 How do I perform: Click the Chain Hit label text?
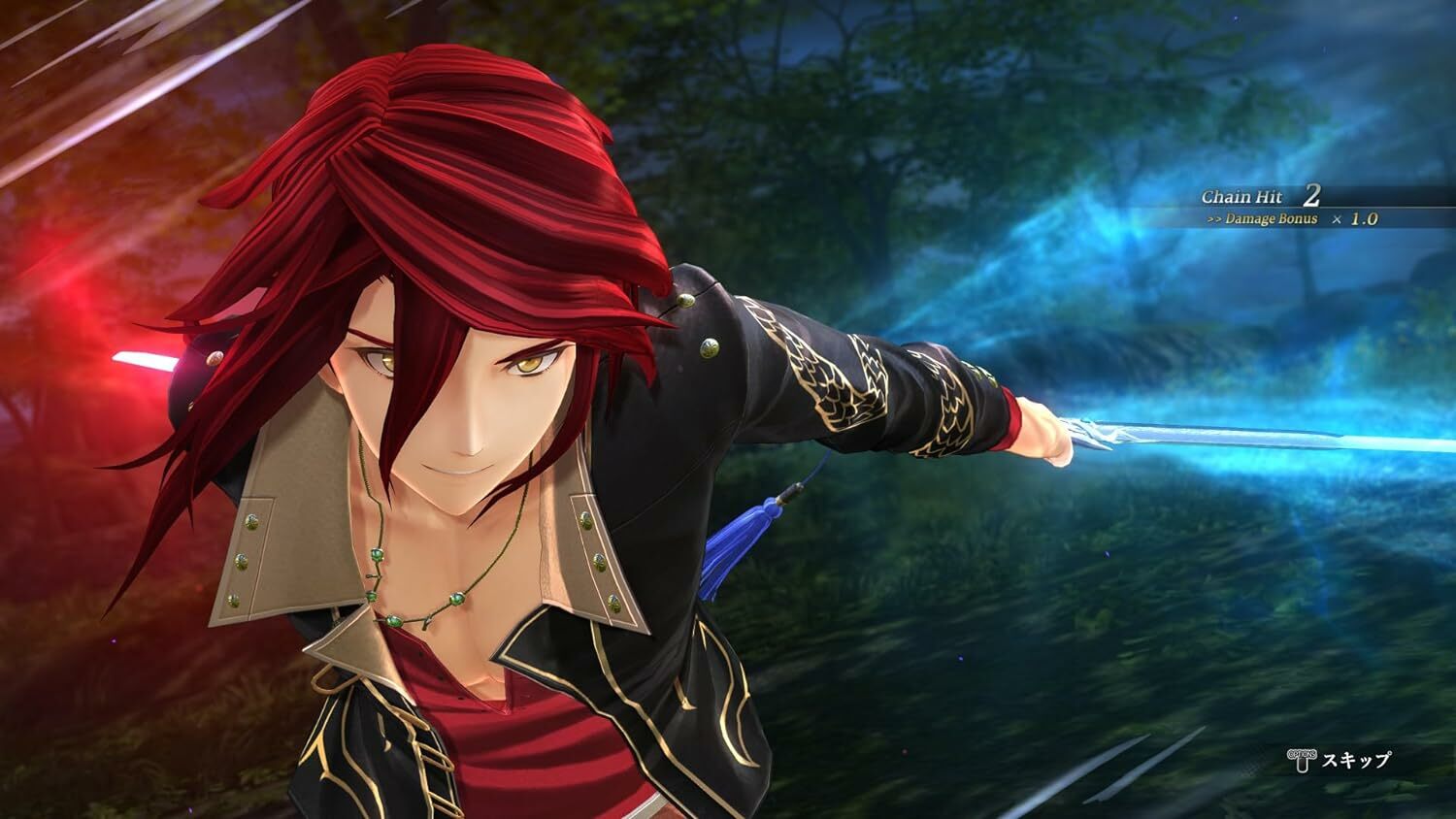click(x=1242, y=196)
